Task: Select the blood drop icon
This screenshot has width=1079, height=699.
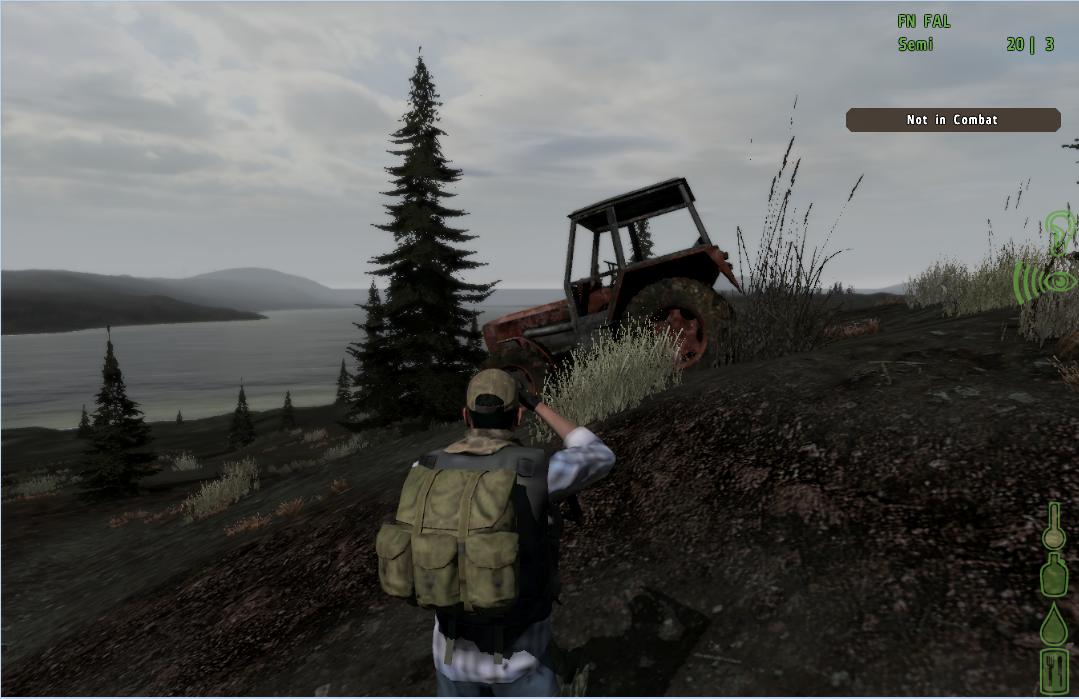Action: pos(1053,625)
